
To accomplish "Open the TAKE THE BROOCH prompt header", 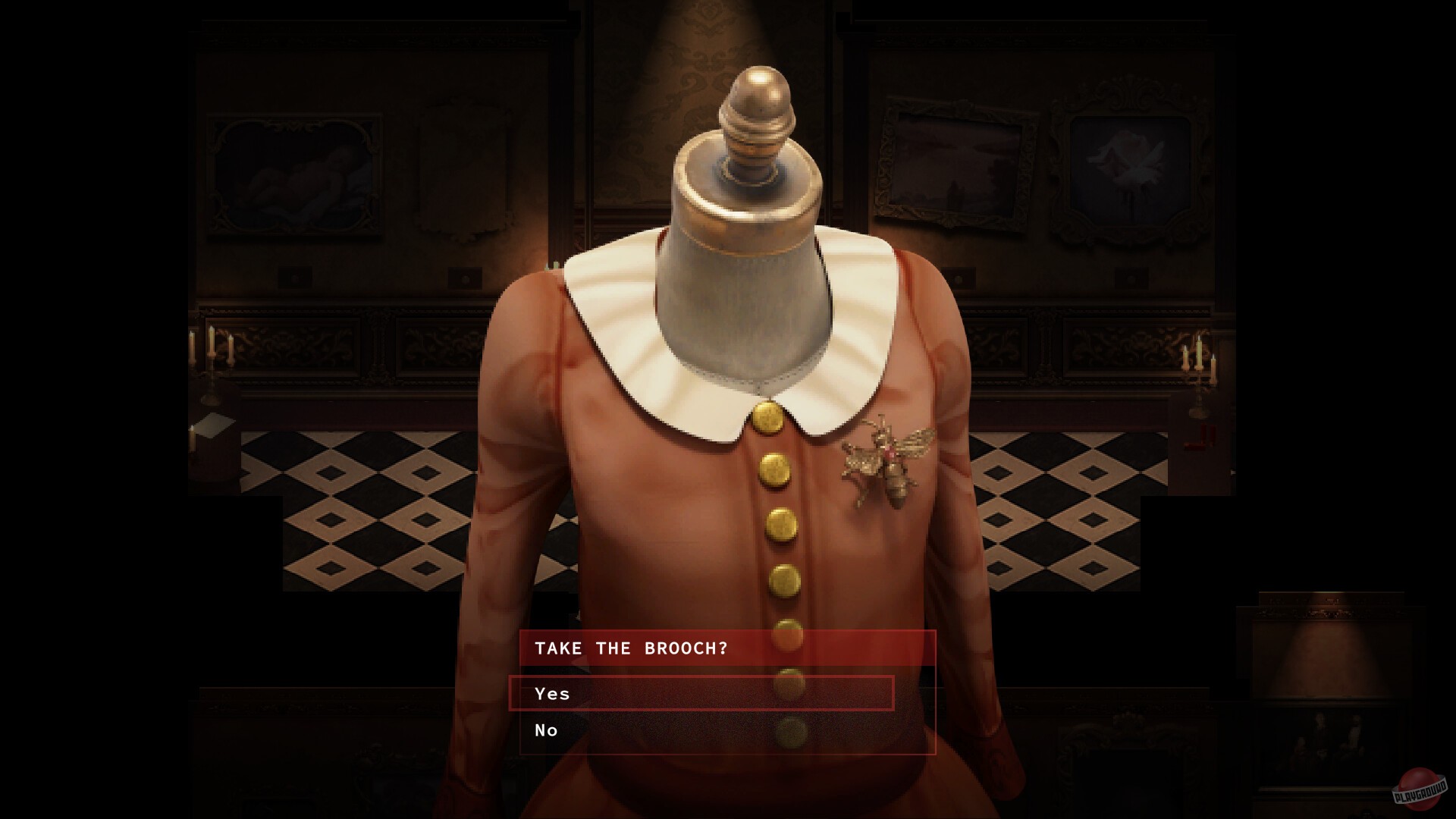I will 632,648.
